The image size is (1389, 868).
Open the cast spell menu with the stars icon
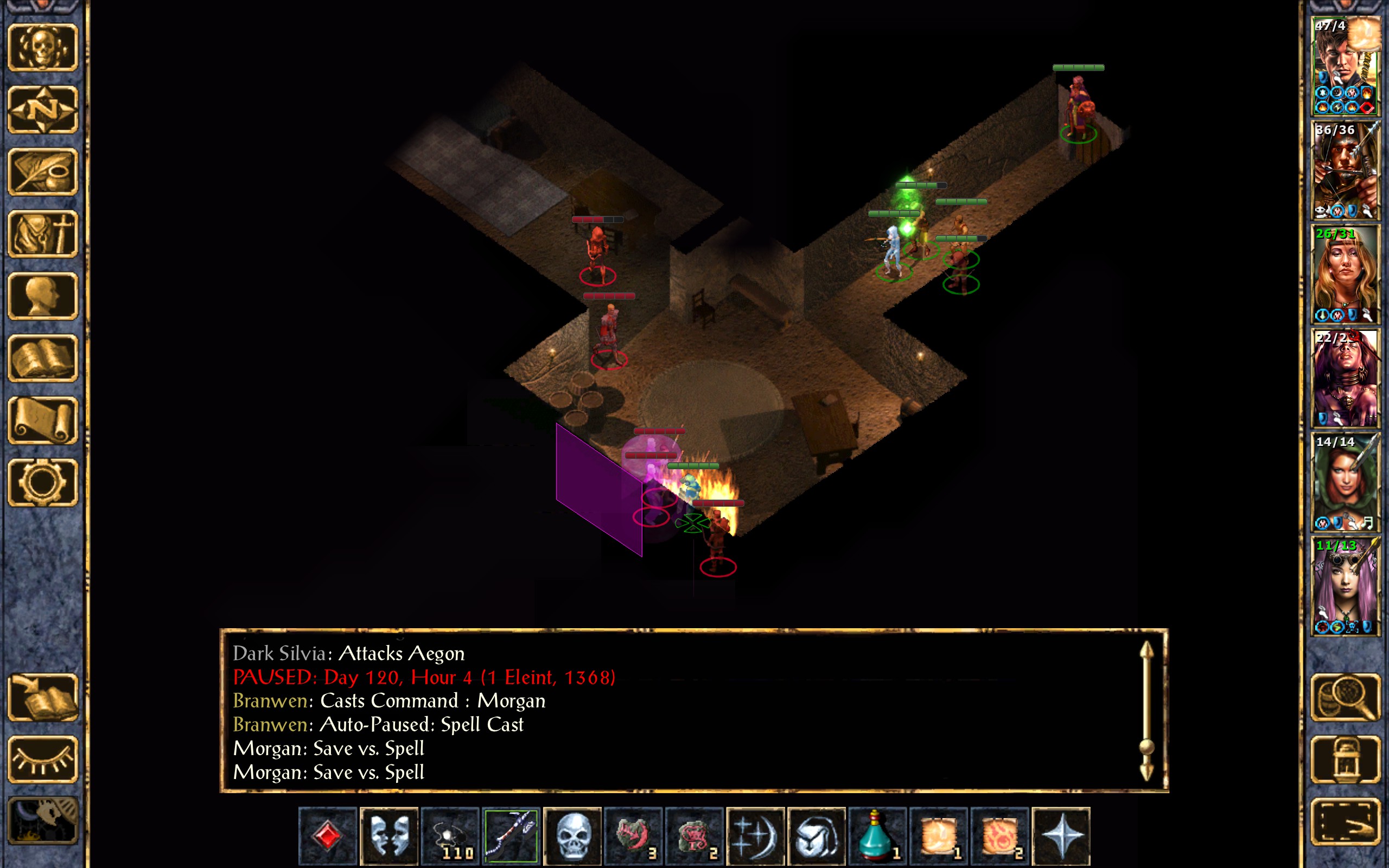755,836
